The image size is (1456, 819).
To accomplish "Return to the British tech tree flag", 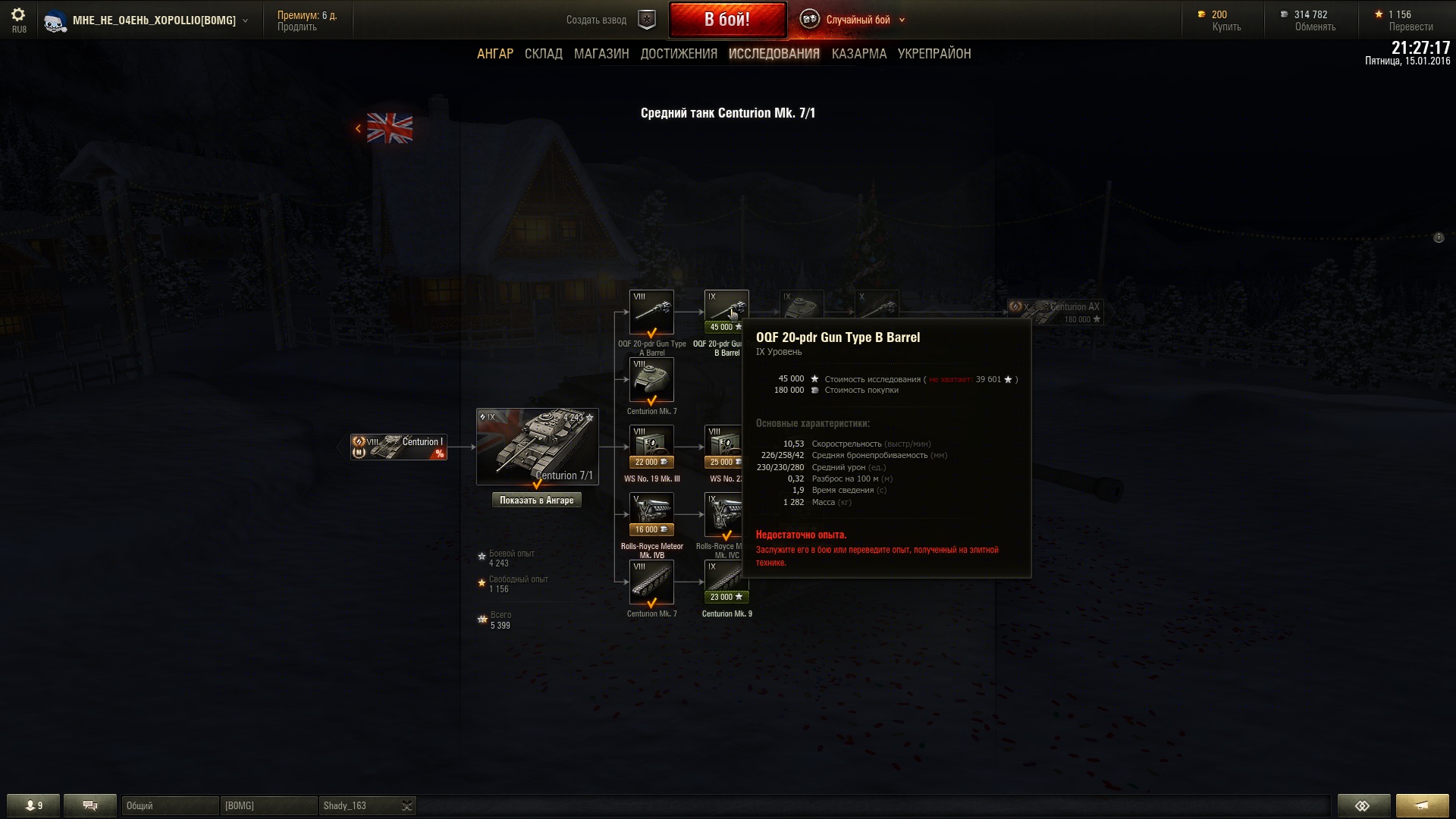I will [389, 128].
